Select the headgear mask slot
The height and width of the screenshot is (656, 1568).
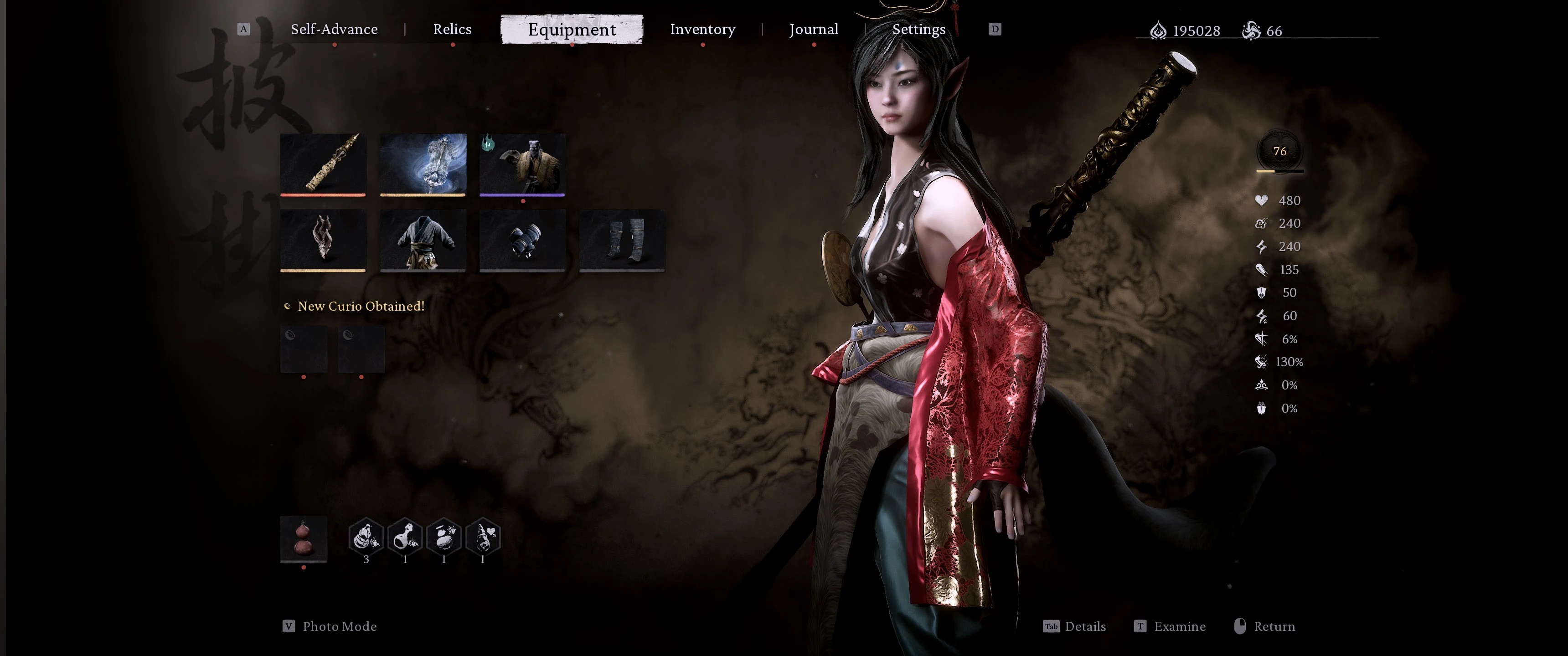click(323, 240)
